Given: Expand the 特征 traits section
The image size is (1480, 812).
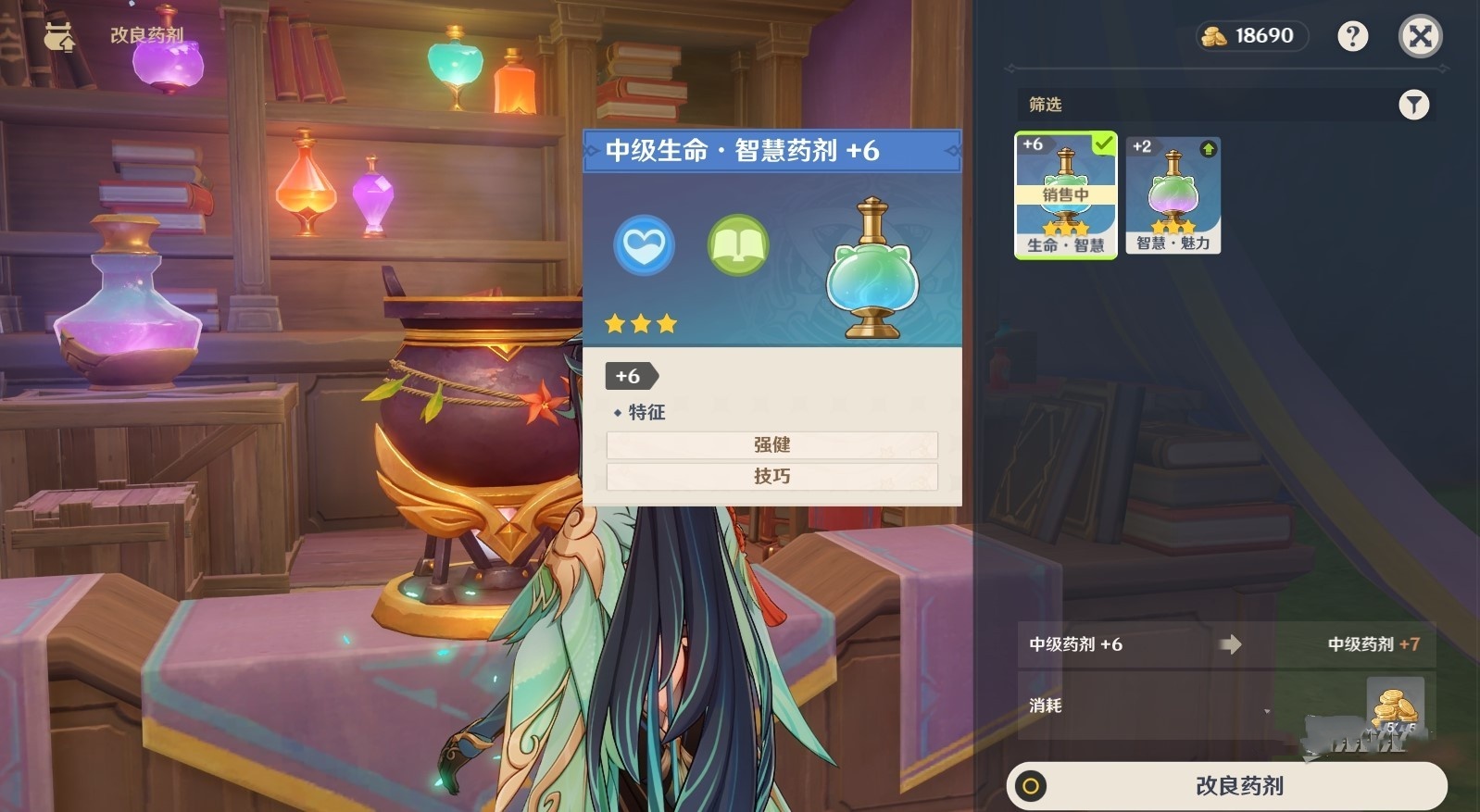Looking at the screenshot, I should click(645, 412).
